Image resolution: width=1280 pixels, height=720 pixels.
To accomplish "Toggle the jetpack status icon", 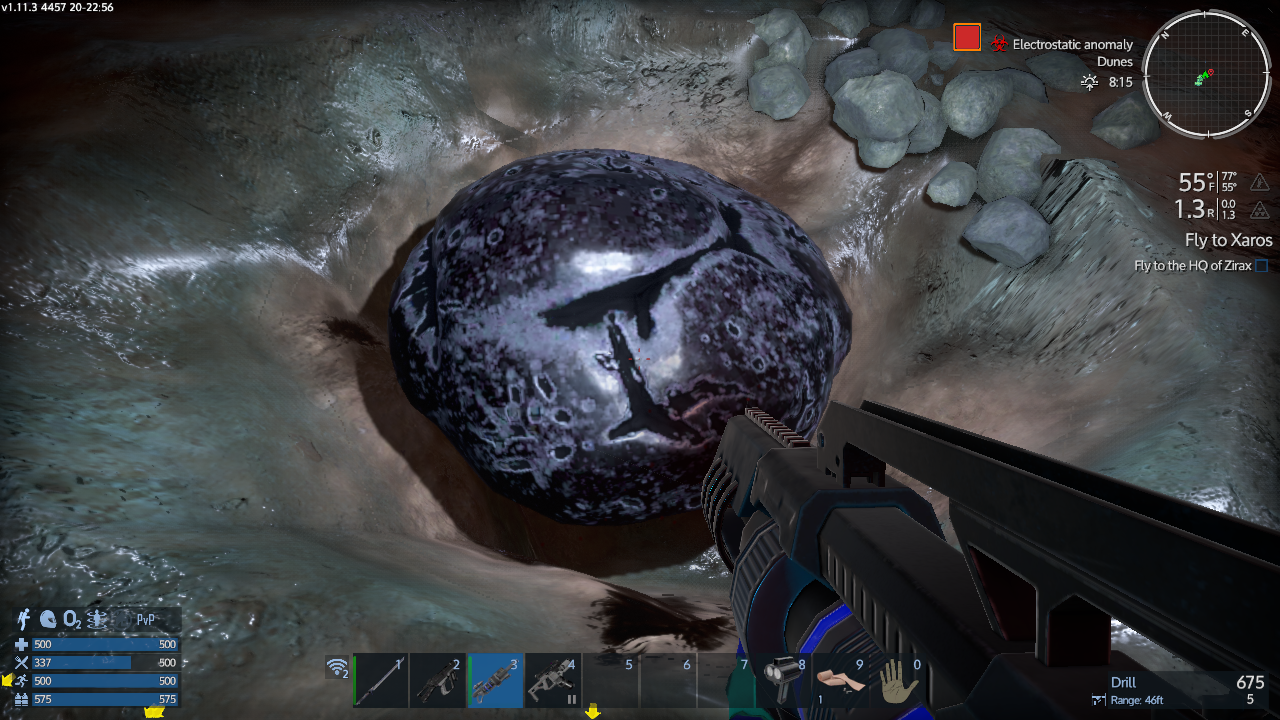I will (x=25, y=619).
